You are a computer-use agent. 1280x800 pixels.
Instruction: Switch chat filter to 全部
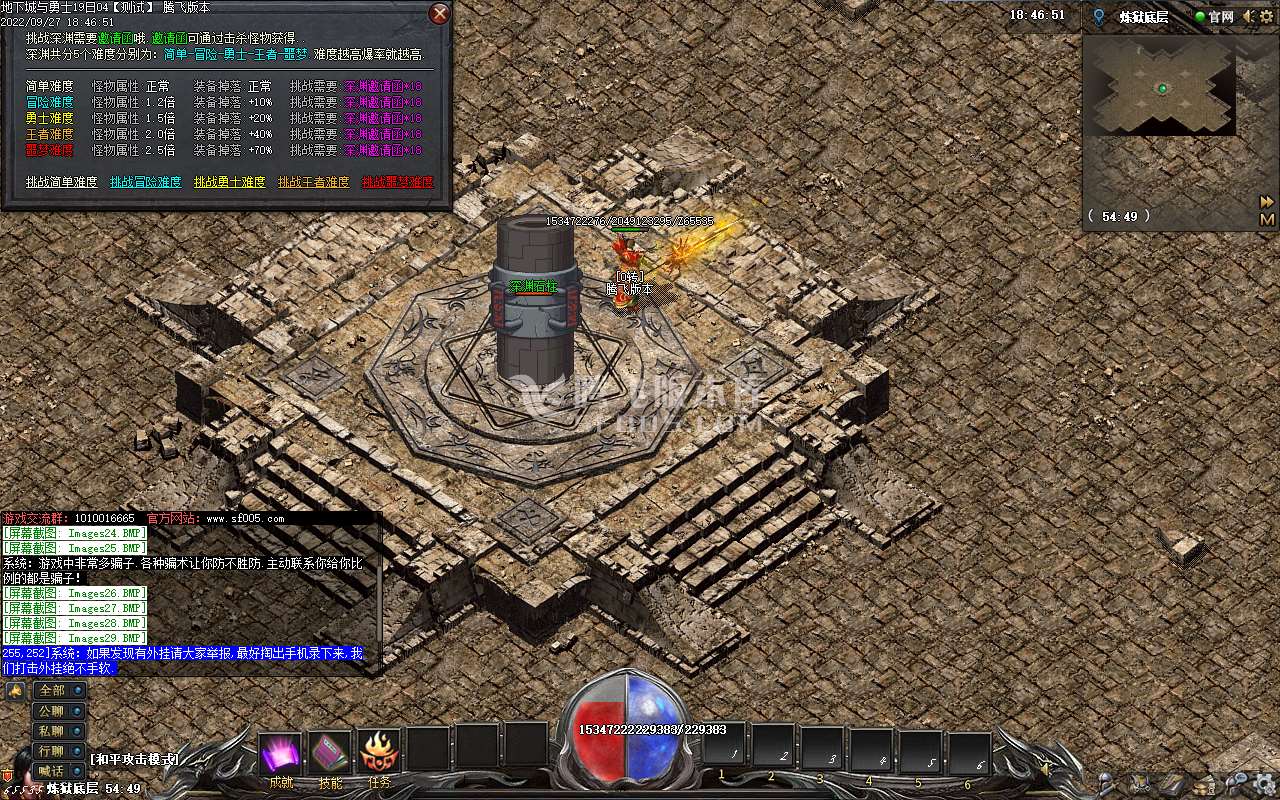[59, 690]
